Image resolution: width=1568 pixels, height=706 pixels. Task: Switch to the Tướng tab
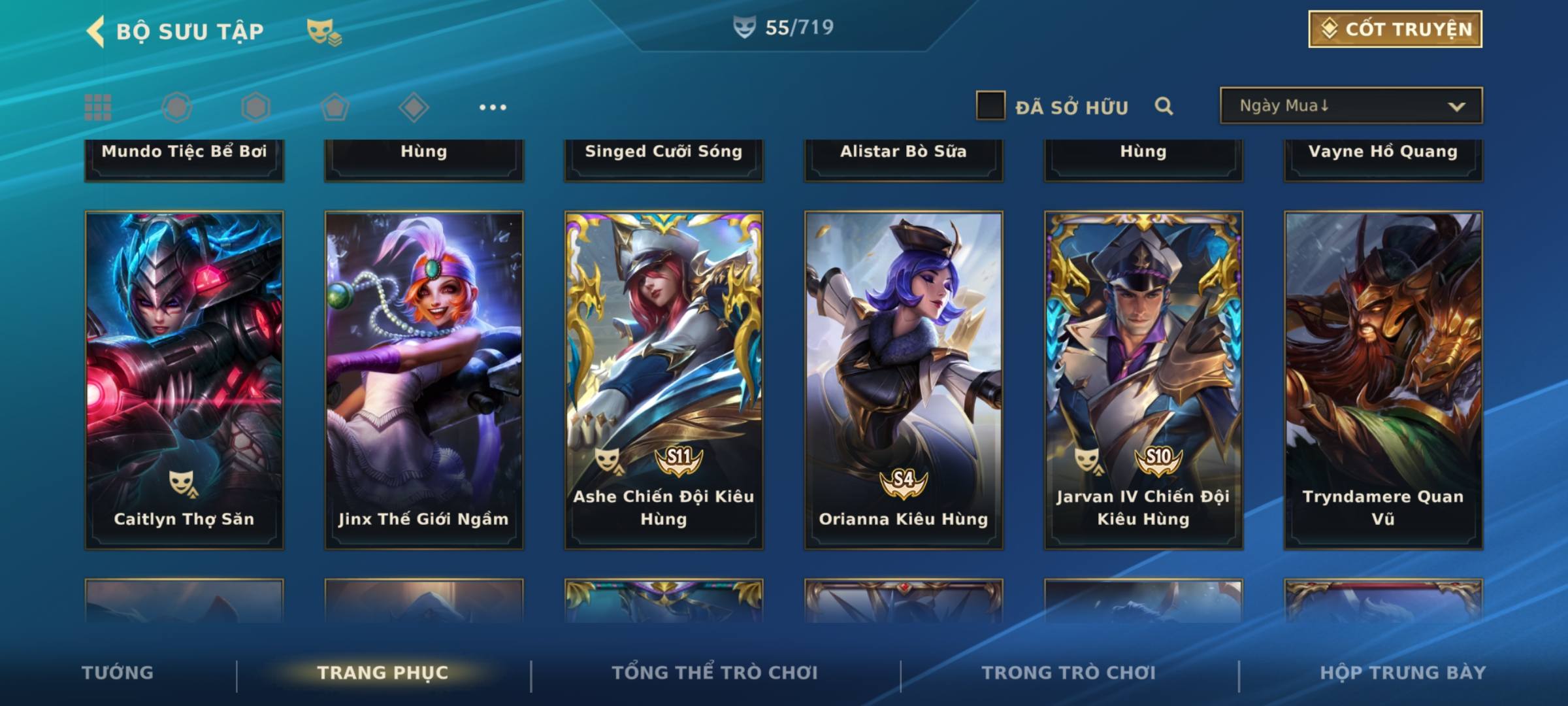click(x=118, y=673)
